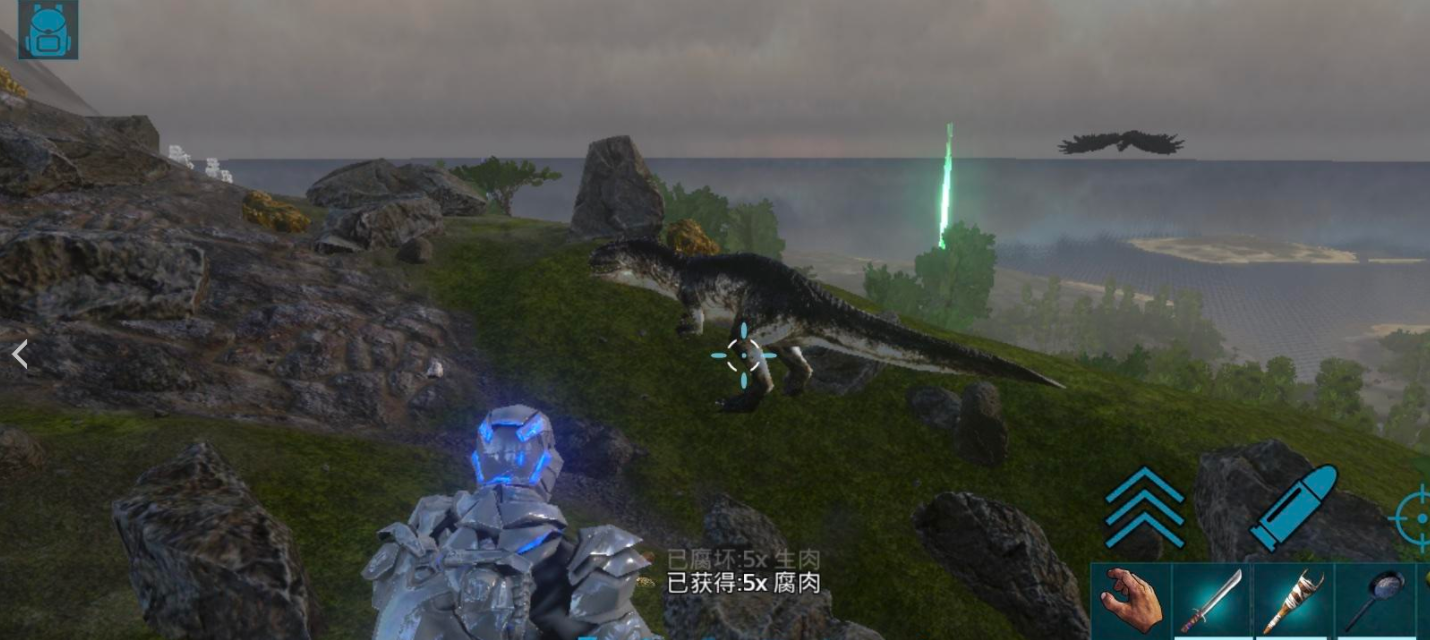The width and height of the screenshot is (1430, 640).
Task: Equip the torch from the hotbar
Action: click(1293, 601)
